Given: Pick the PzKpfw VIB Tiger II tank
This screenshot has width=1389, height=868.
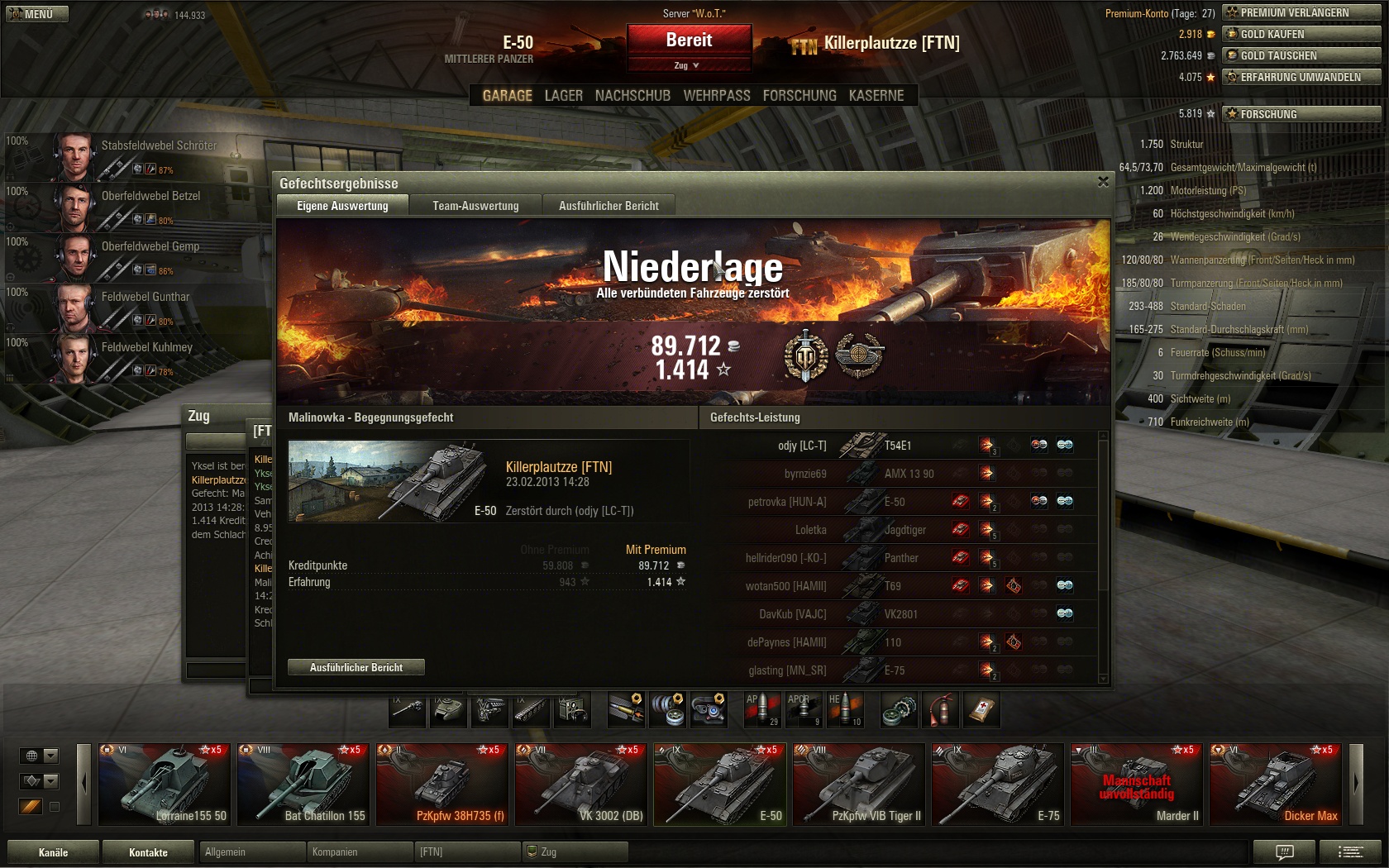Looking at the screenshot, I should tap(858, 784).
